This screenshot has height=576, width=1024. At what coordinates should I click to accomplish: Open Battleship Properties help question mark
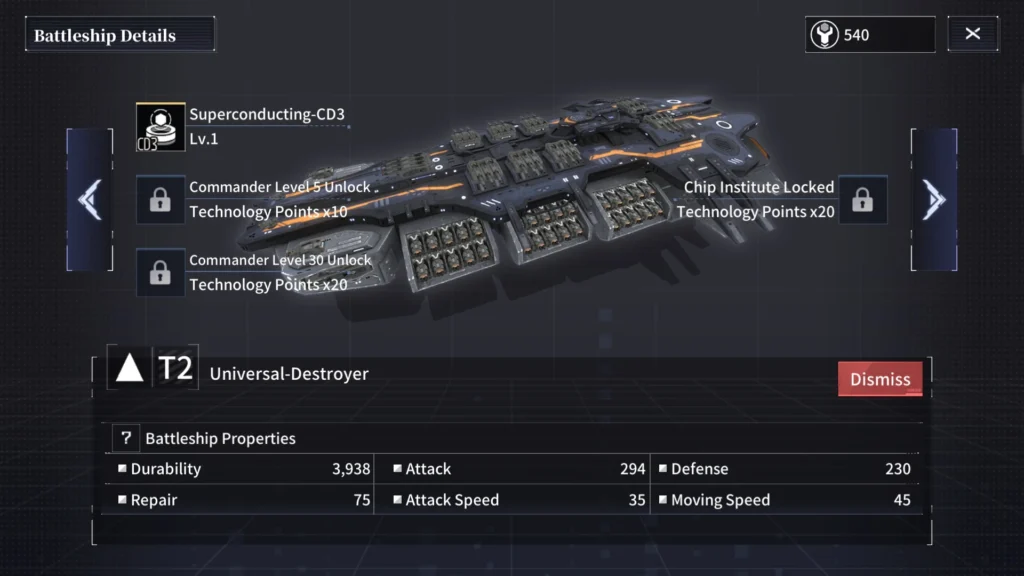click(x=126, y=438)
